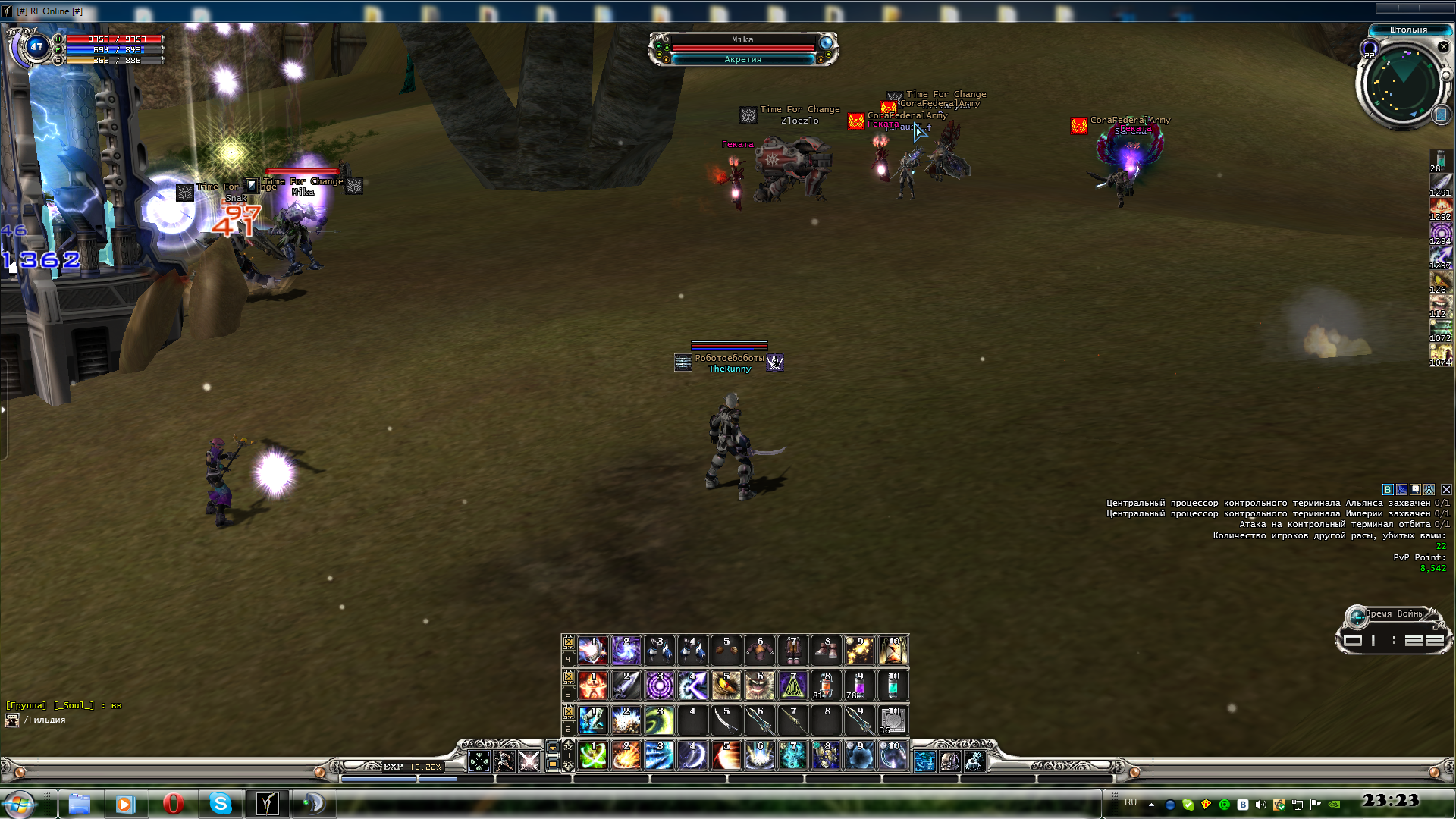This screenshot has height=819, width=1456.
Task: Select the chest armor in top hotbar row
Action: coord(760,650)
